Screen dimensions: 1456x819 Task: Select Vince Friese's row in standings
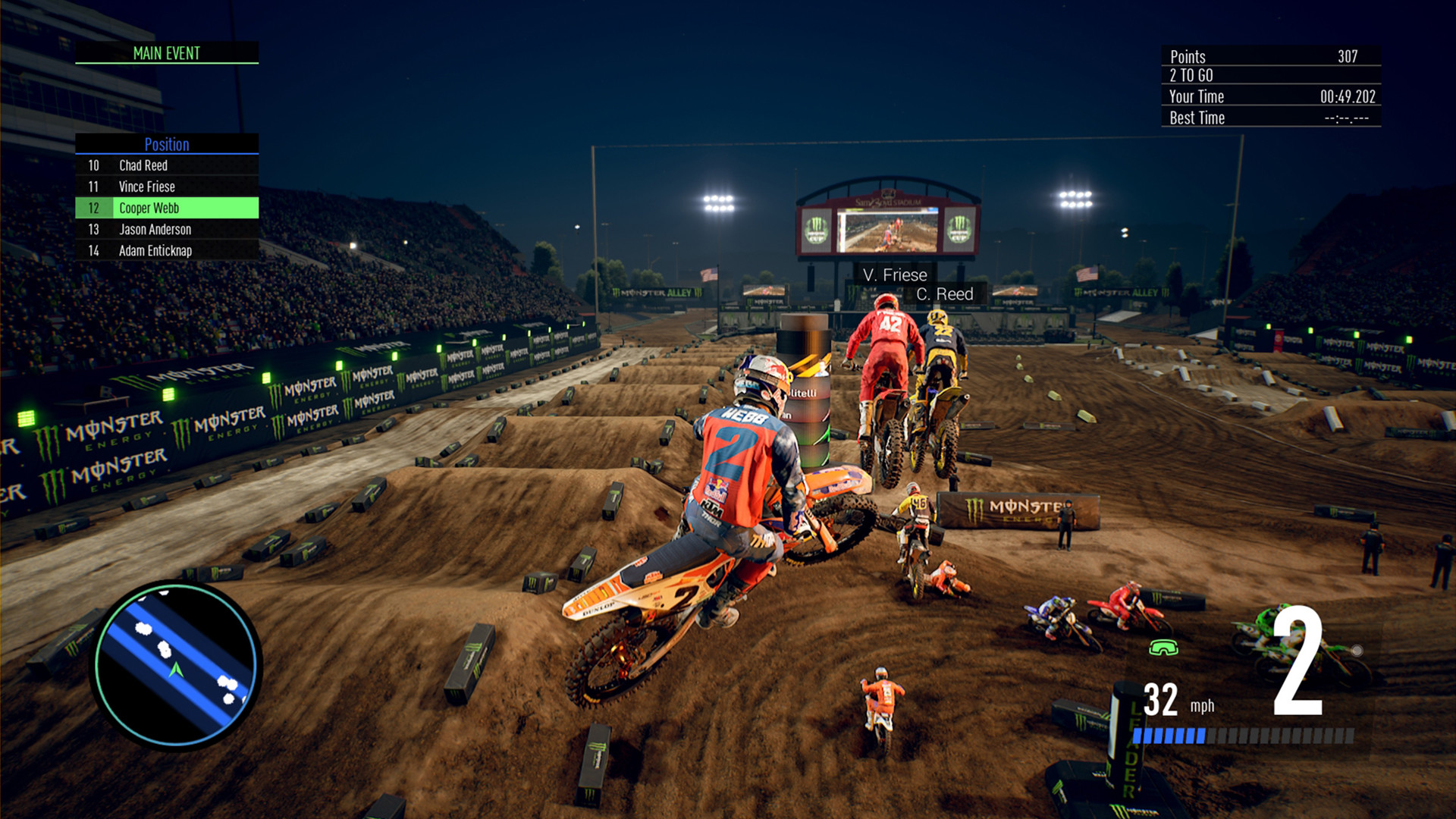click(x=167, y=187)
